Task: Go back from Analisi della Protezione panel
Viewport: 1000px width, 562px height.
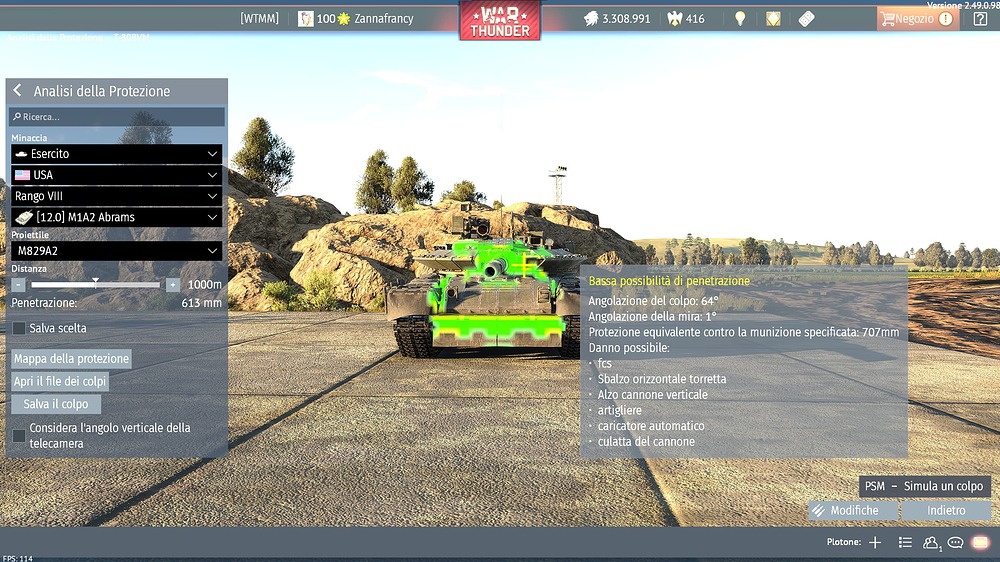Action: [18, 91]
